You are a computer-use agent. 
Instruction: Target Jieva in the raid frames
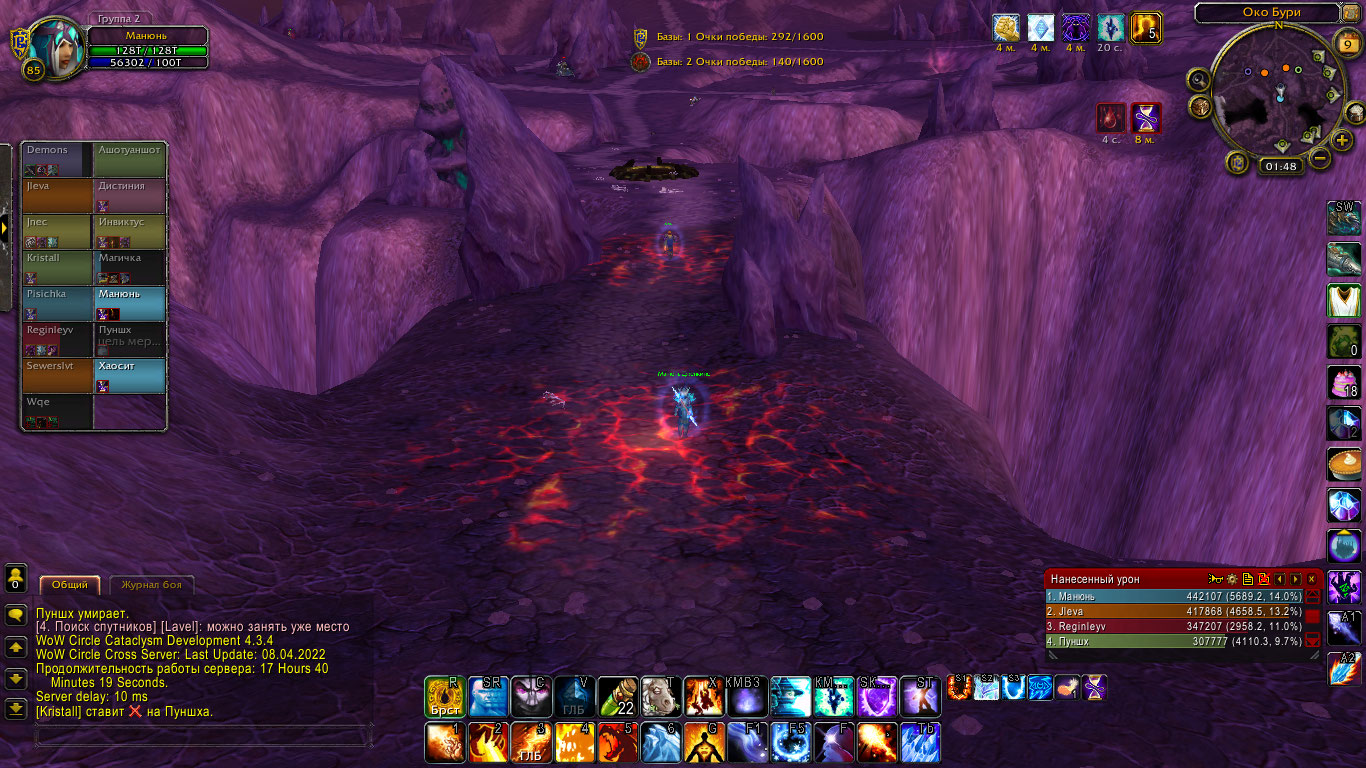(x=58, y=196)
